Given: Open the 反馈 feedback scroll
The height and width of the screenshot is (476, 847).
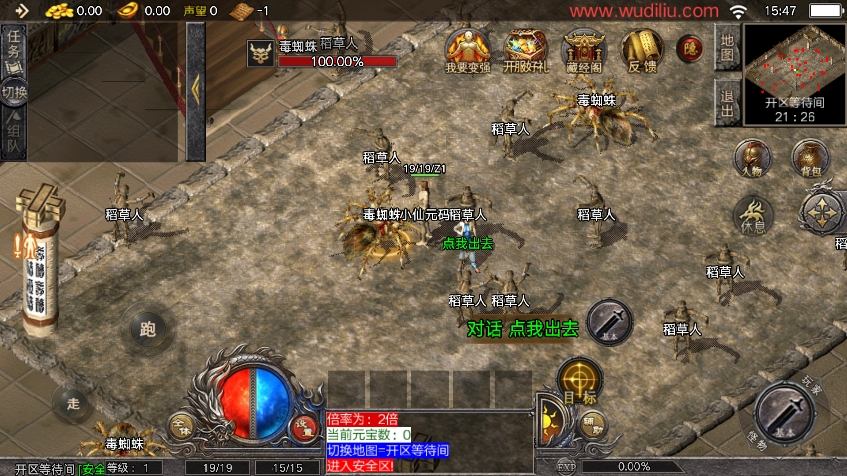Looking at the screenshot, I should 640,48.
